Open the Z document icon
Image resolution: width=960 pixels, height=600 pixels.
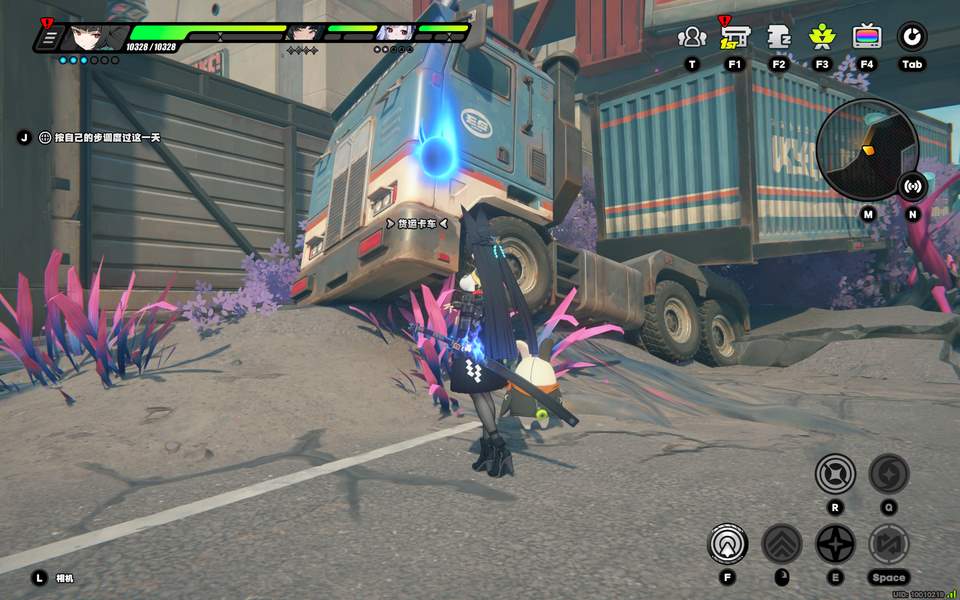click(779, 37)
